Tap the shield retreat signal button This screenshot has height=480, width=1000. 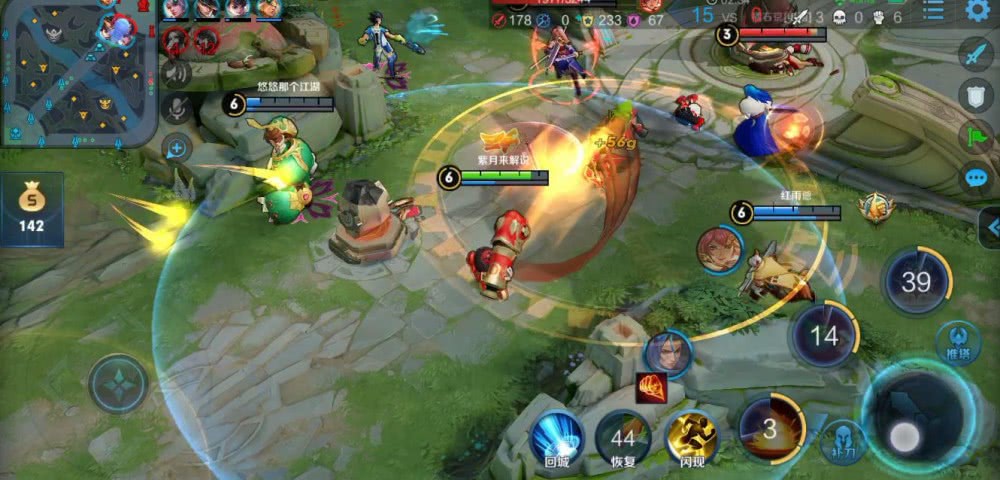tap(975, 95)
